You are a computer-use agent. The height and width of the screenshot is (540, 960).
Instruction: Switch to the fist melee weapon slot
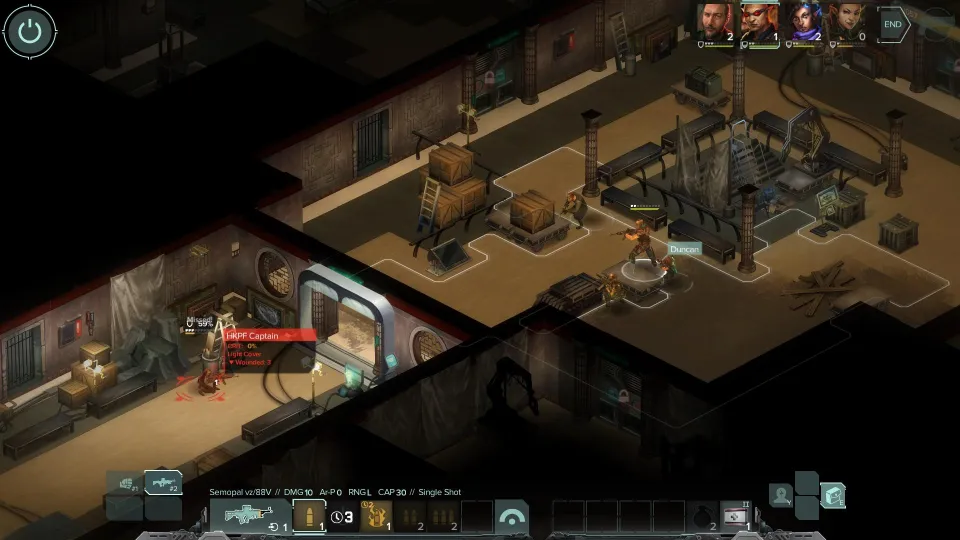125,484
